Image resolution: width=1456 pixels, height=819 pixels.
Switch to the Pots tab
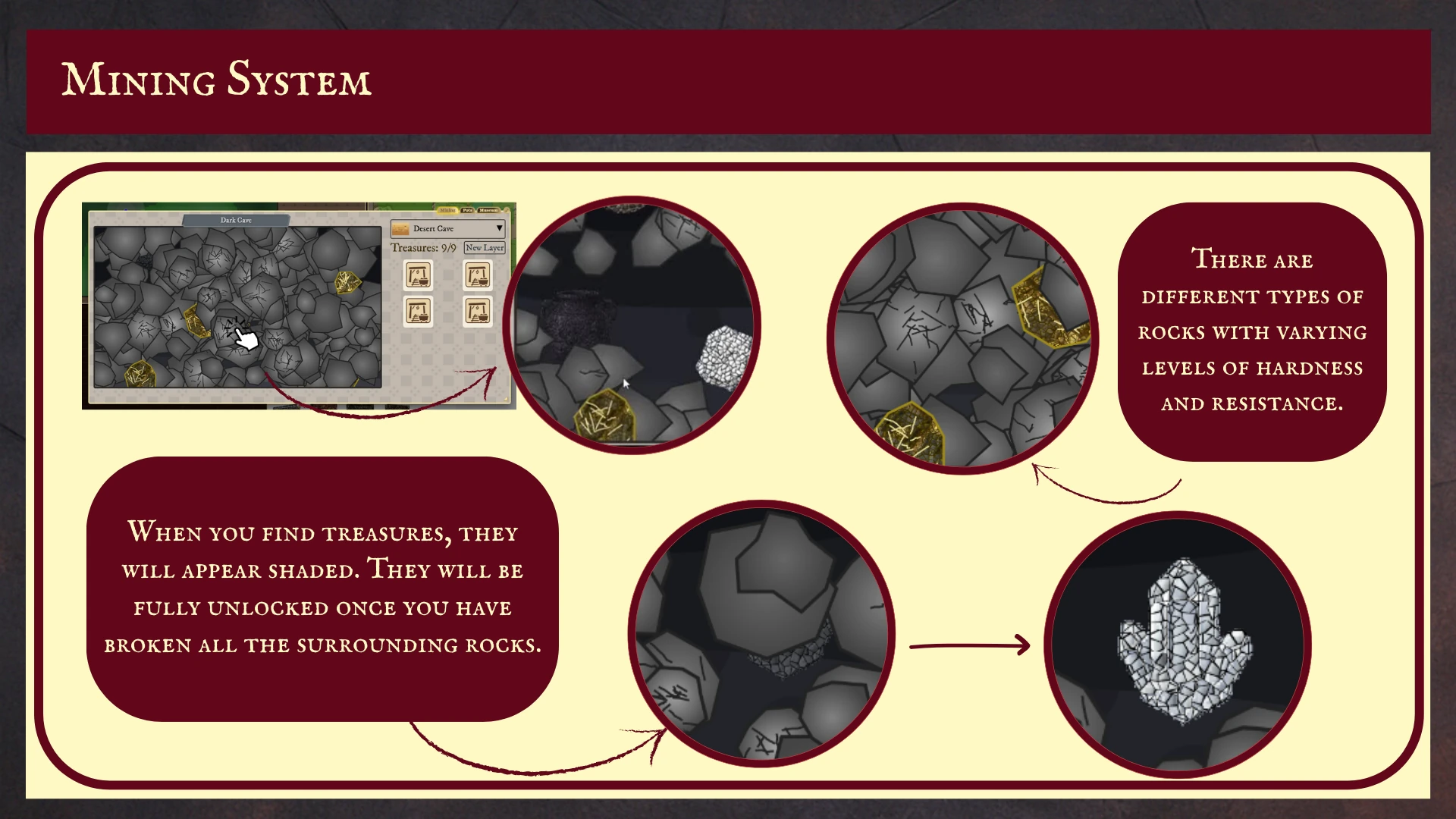pos(467,211)
